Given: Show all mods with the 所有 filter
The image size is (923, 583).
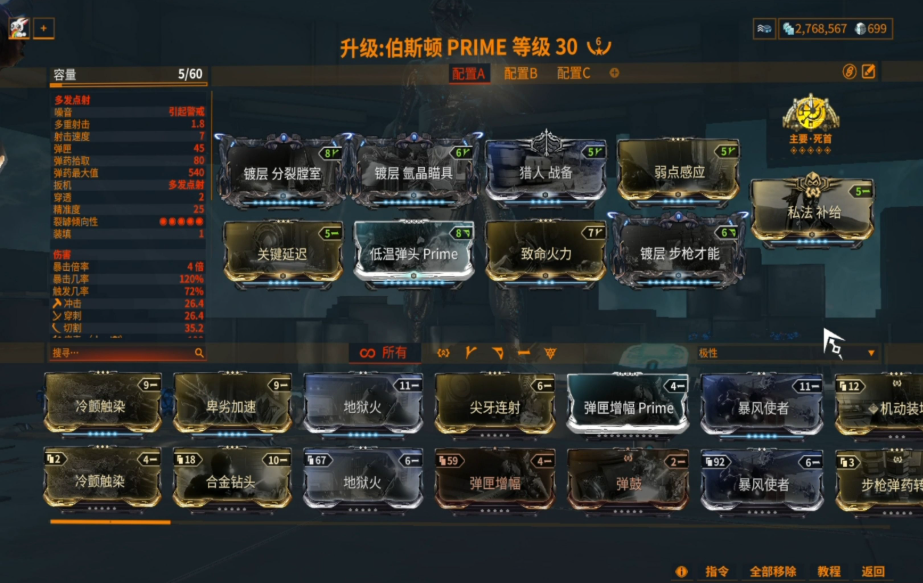Looking at the screenshot, I should click(383, 353).
